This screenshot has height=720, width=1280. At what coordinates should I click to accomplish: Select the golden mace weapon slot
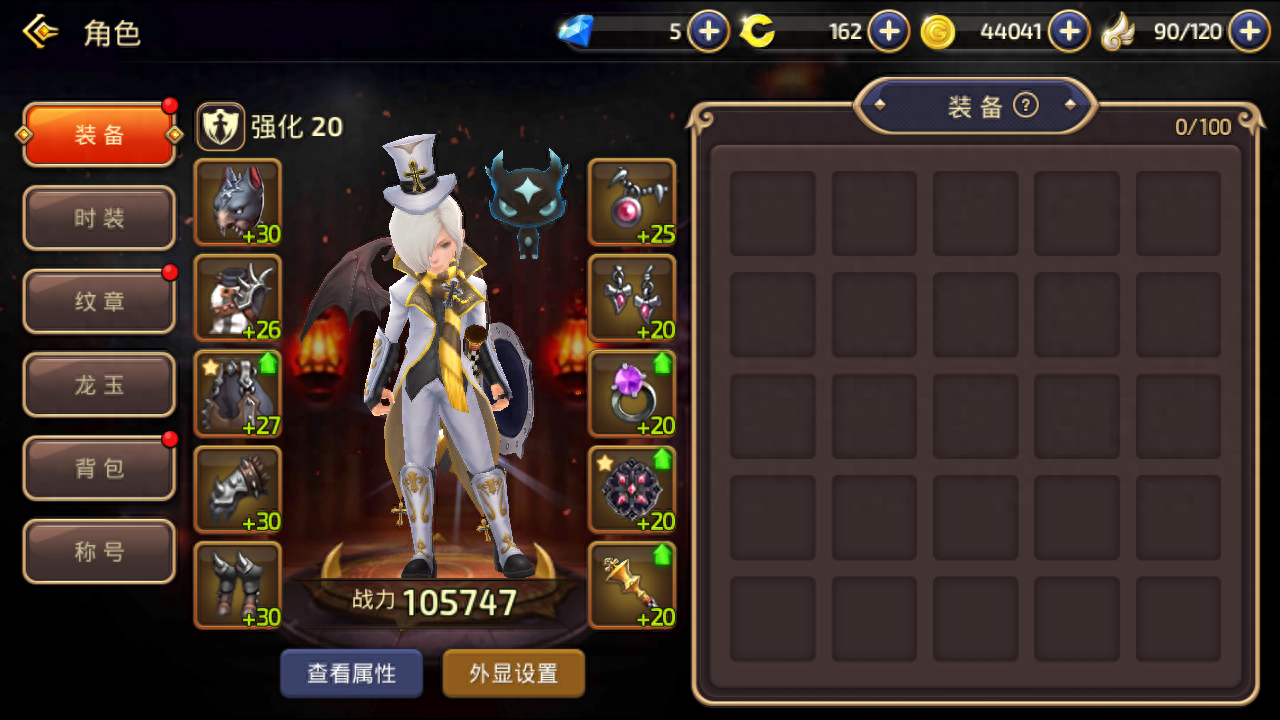(x=632, y=585)
